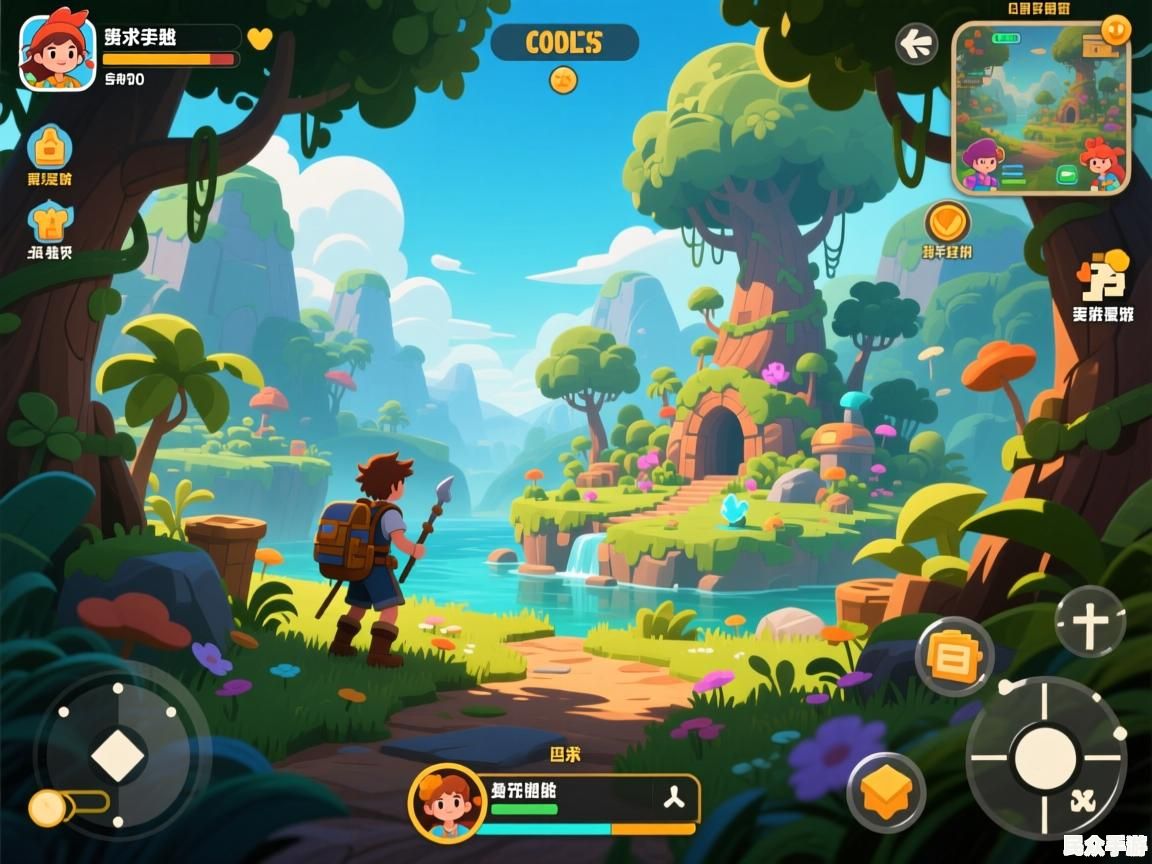
Task: Go back with the white arrow button
Action: [916, 44]
